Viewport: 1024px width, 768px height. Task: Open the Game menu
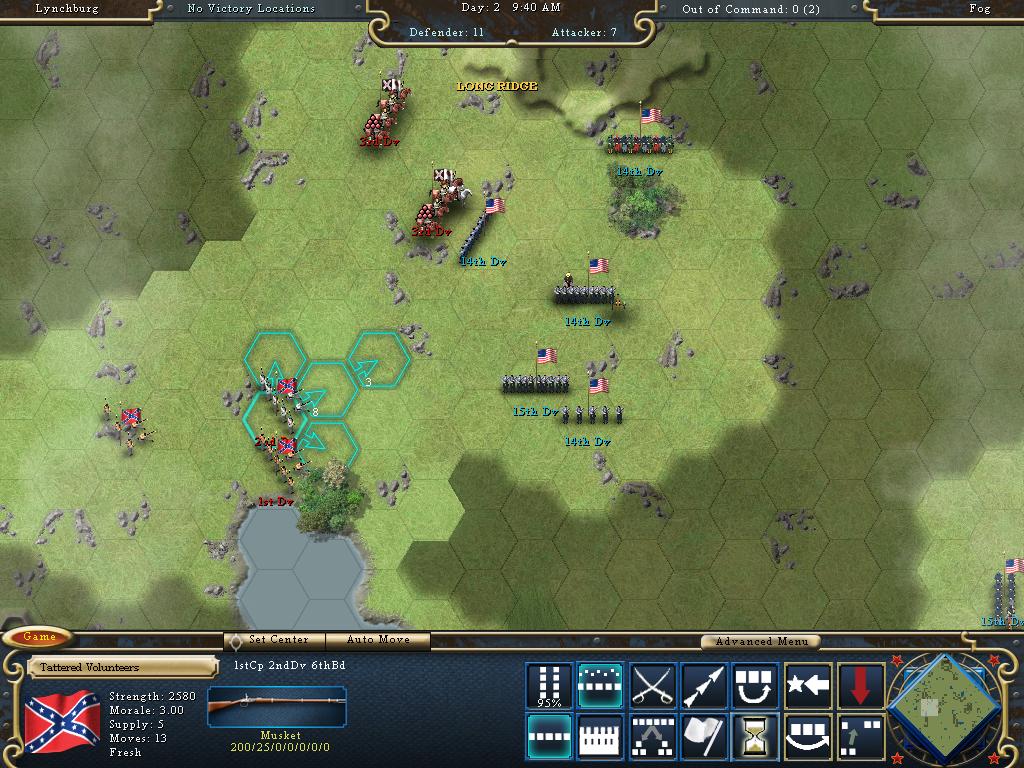40,637
